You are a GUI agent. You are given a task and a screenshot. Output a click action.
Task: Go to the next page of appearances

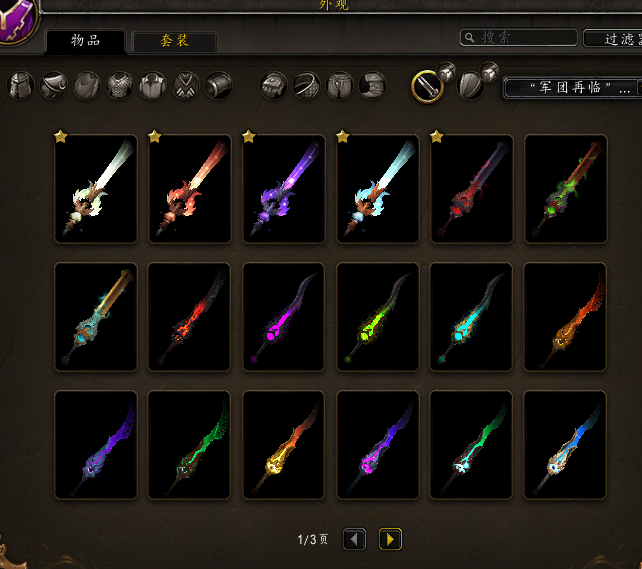[x=390, y=540]
